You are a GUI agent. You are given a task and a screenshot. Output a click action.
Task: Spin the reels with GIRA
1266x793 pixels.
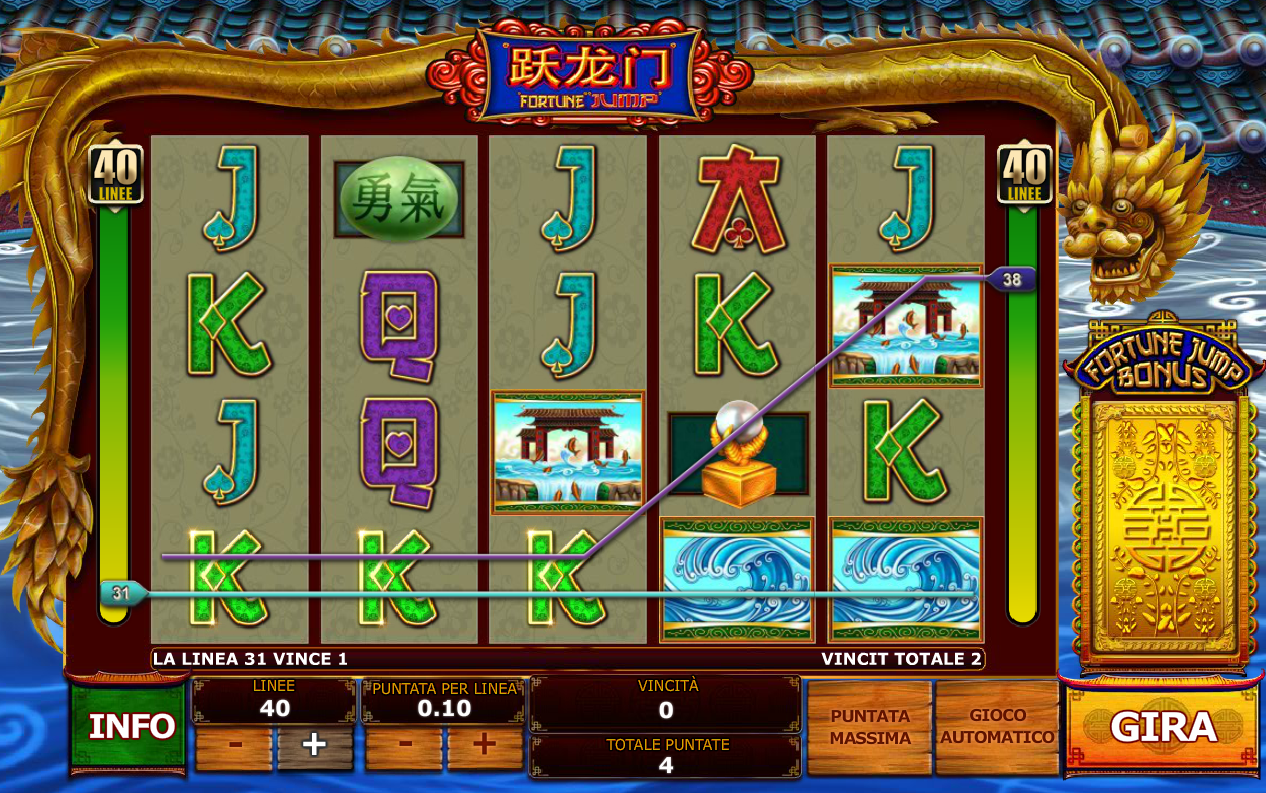[x=1163, y=728]
